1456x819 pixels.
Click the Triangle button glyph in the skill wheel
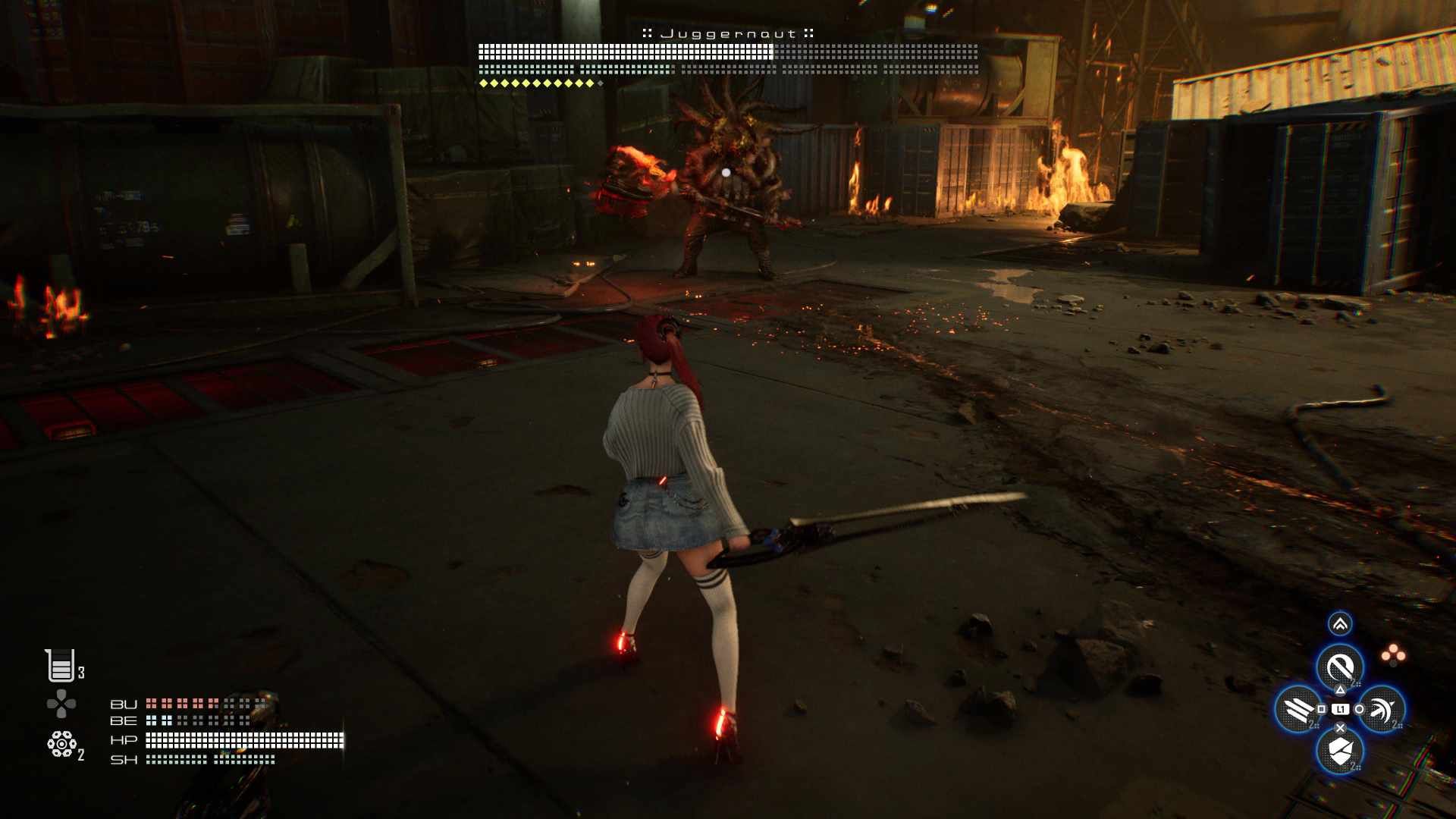[1341, 690]
